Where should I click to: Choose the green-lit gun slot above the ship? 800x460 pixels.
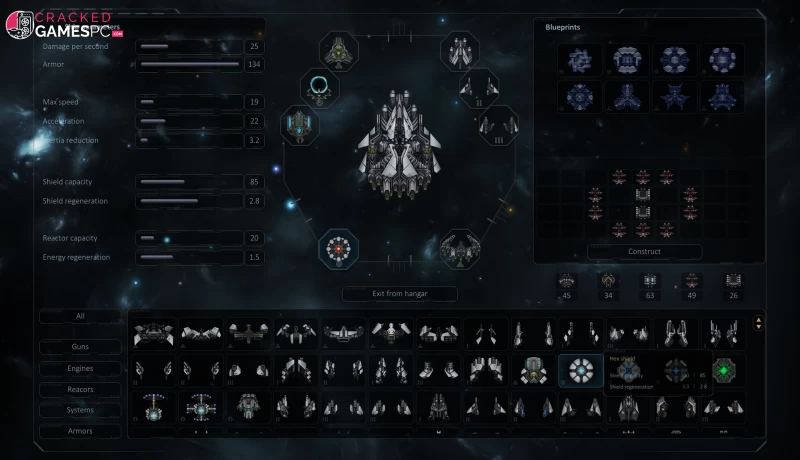[340, 49]
